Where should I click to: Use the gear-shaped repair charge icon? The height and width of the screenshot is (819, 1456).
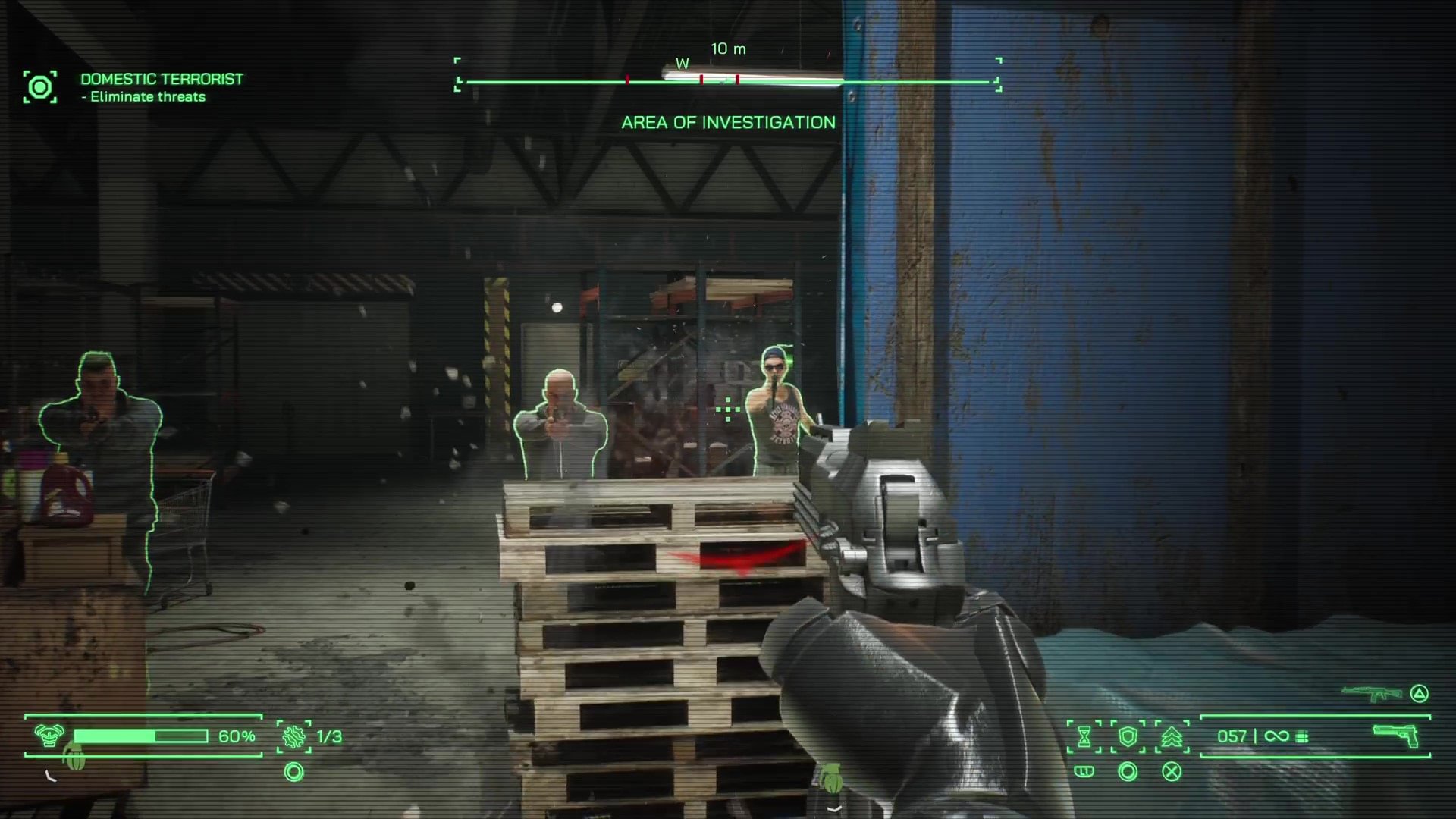(x=294, y=736)
